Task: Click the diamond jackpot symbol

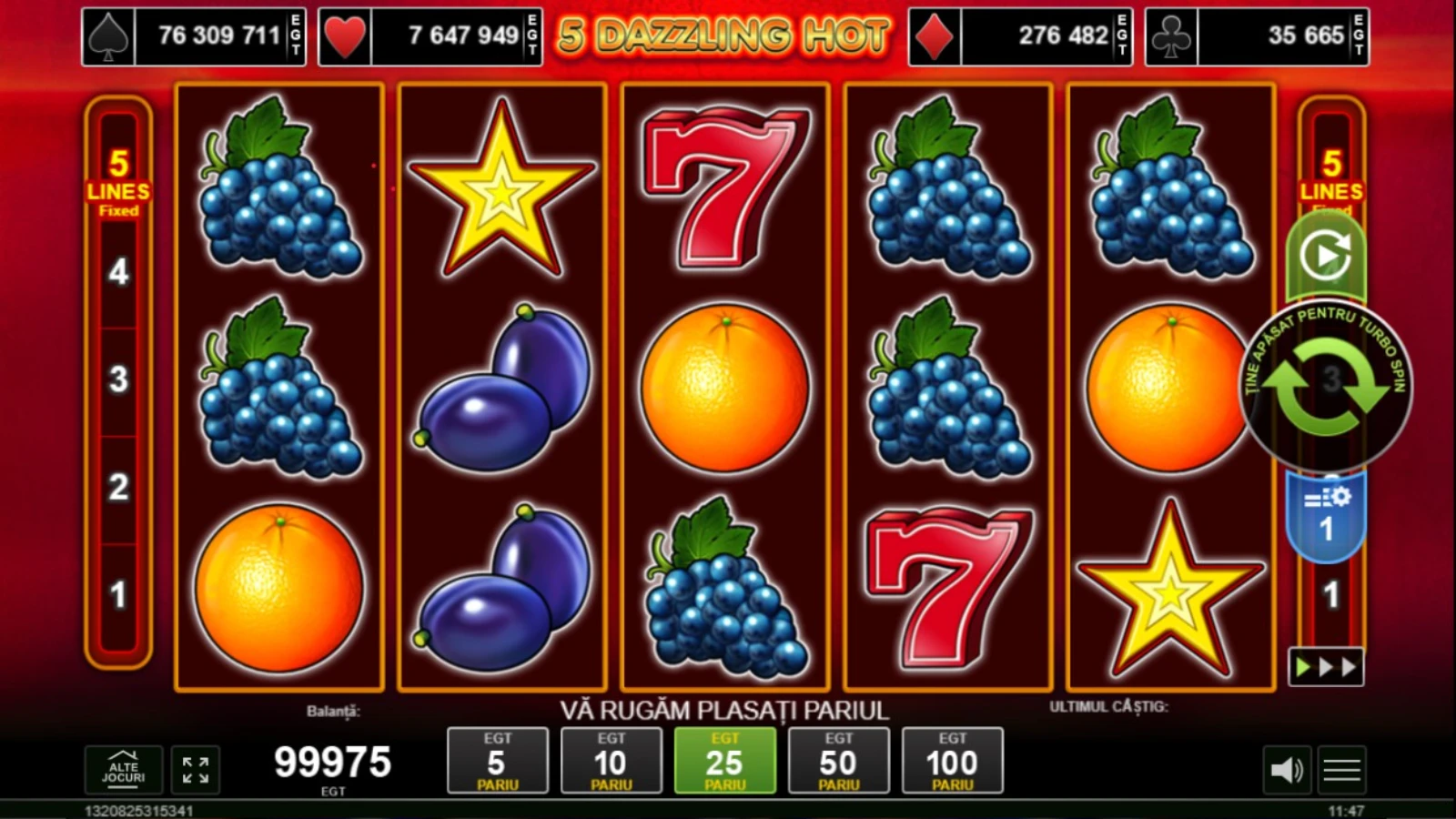Action: (x=935, y=35)
